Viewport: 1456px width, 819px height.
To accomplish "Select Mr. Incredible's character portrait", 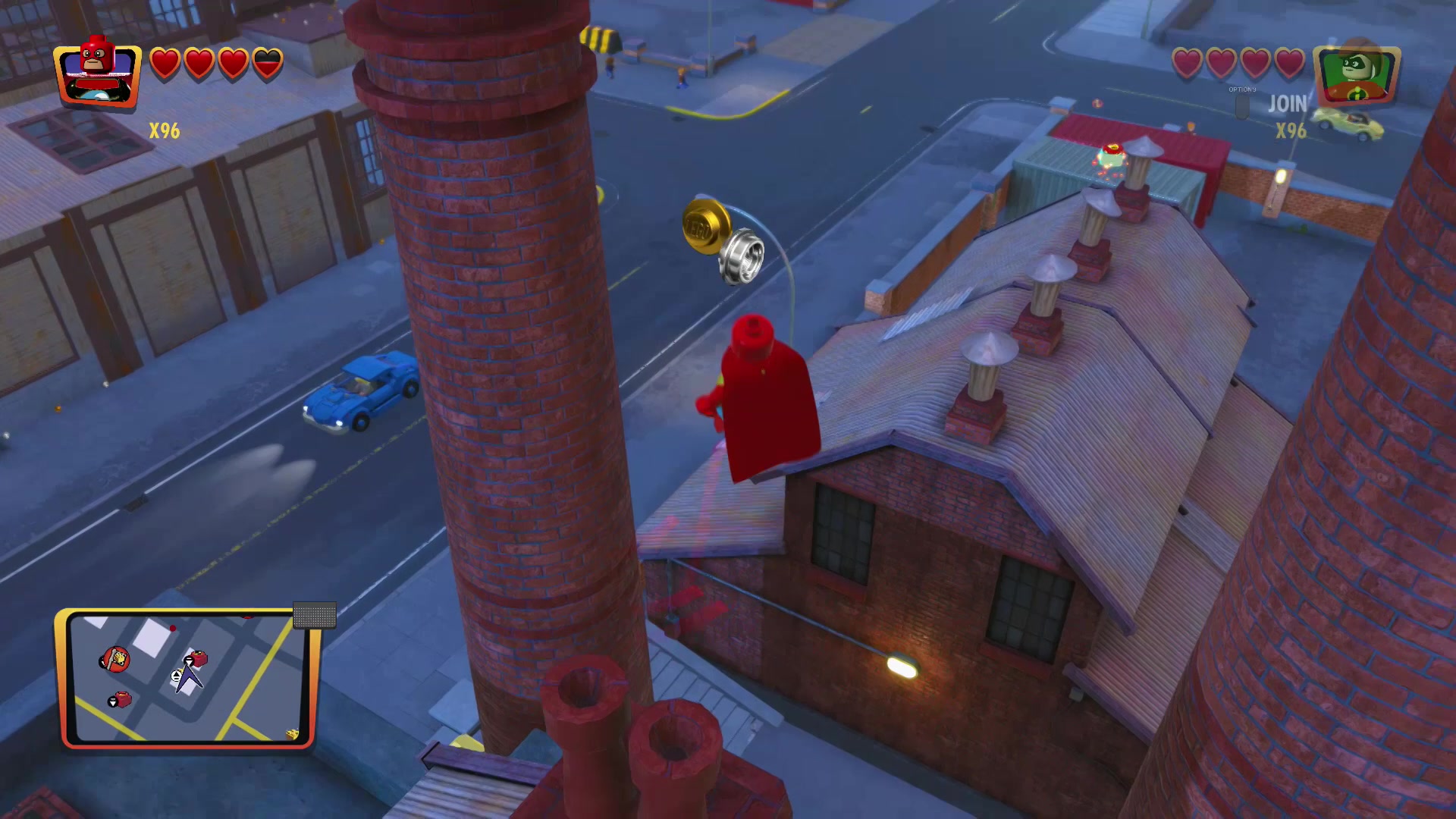I will tap(99, 76).
